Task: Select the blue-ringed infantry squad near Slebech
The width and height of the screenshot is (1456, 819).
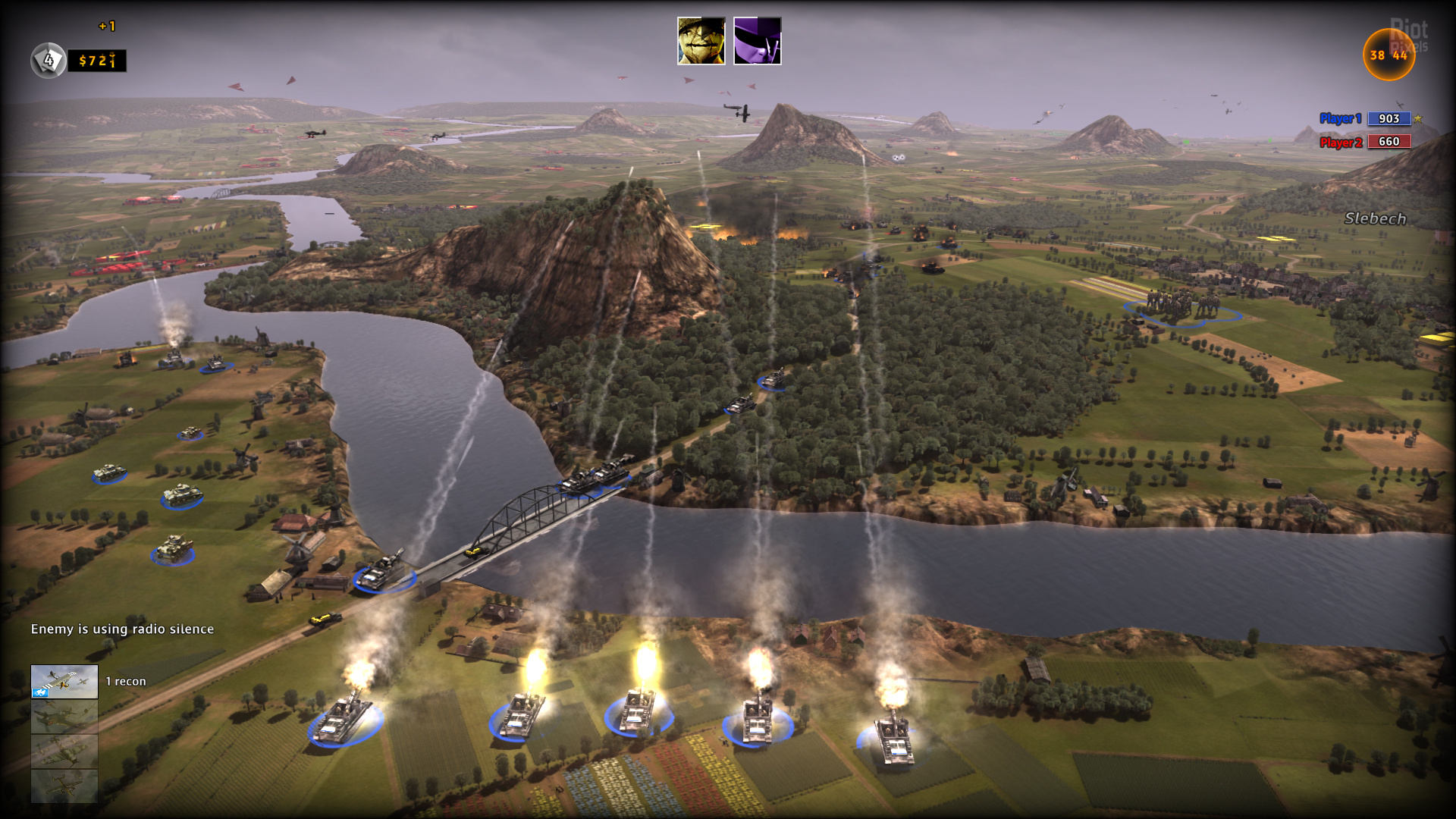Action: coord(1180,308)
